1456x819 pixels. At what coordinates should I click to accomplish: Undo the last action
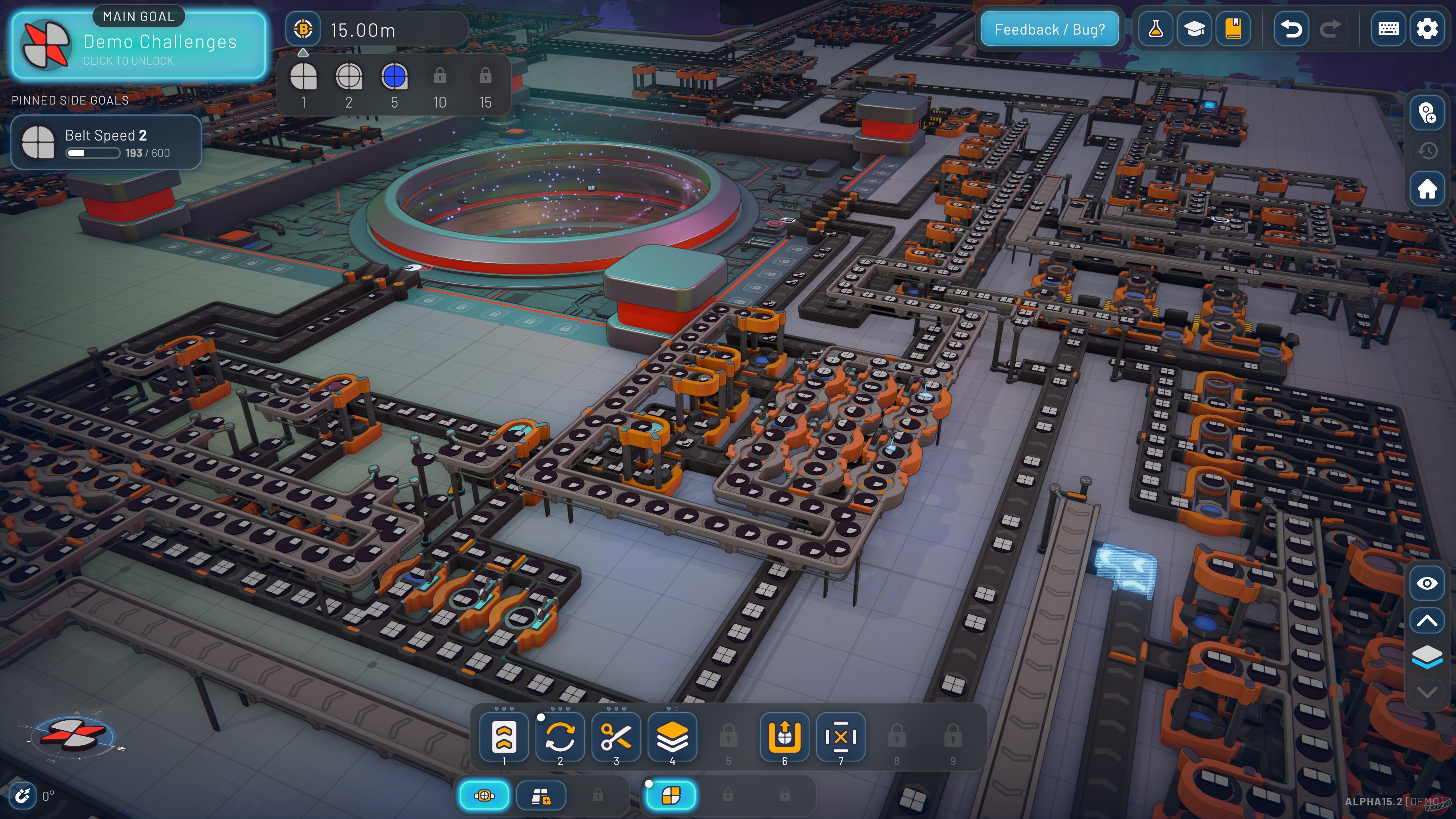click(1291, 29)
